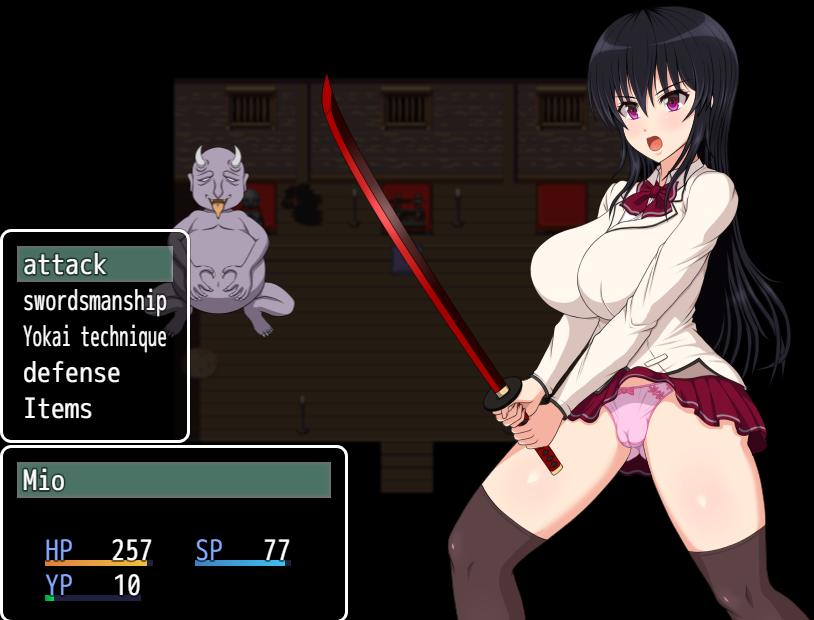Select the attack command
The image size is (814, 620).
[x=94, y=265]
